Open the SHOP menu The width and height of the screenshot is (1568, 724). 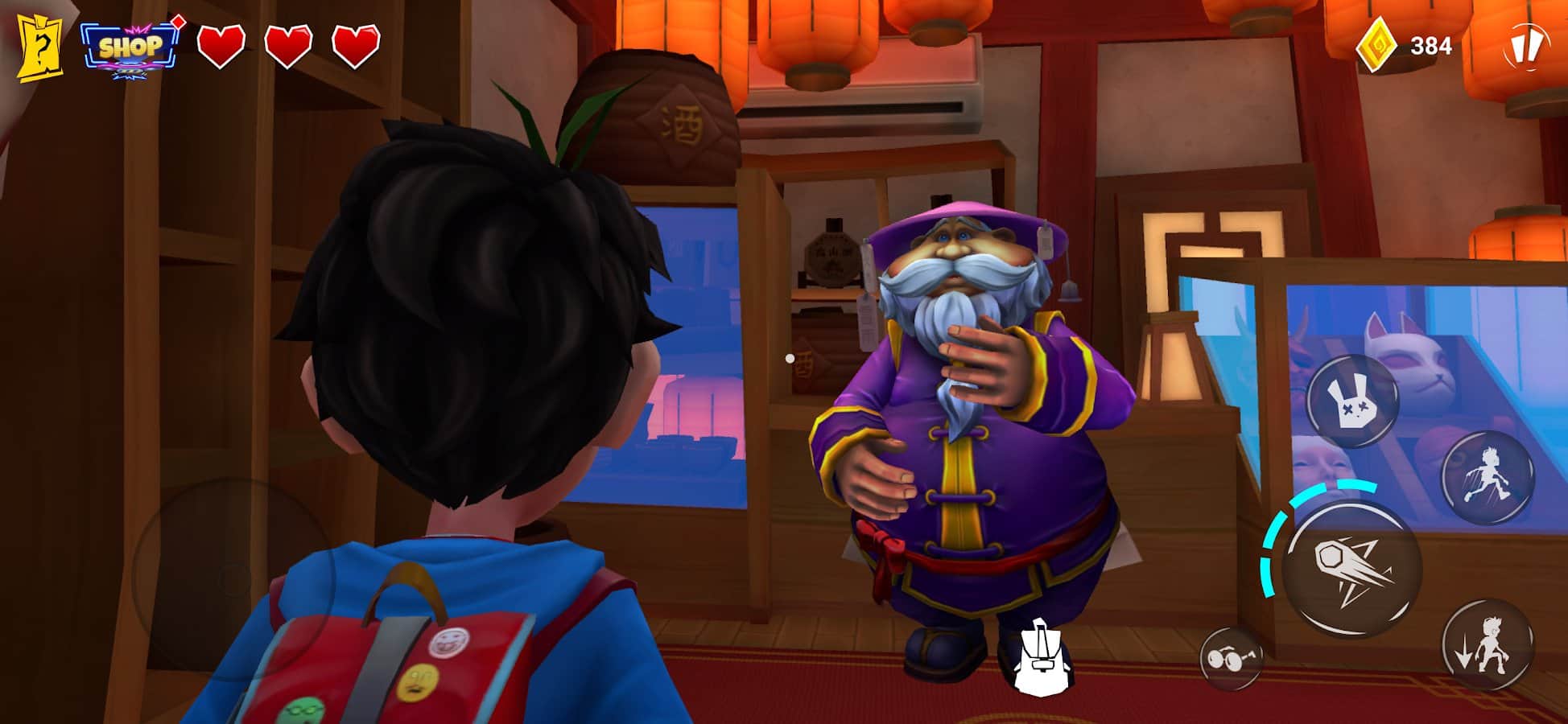point(129,48)
